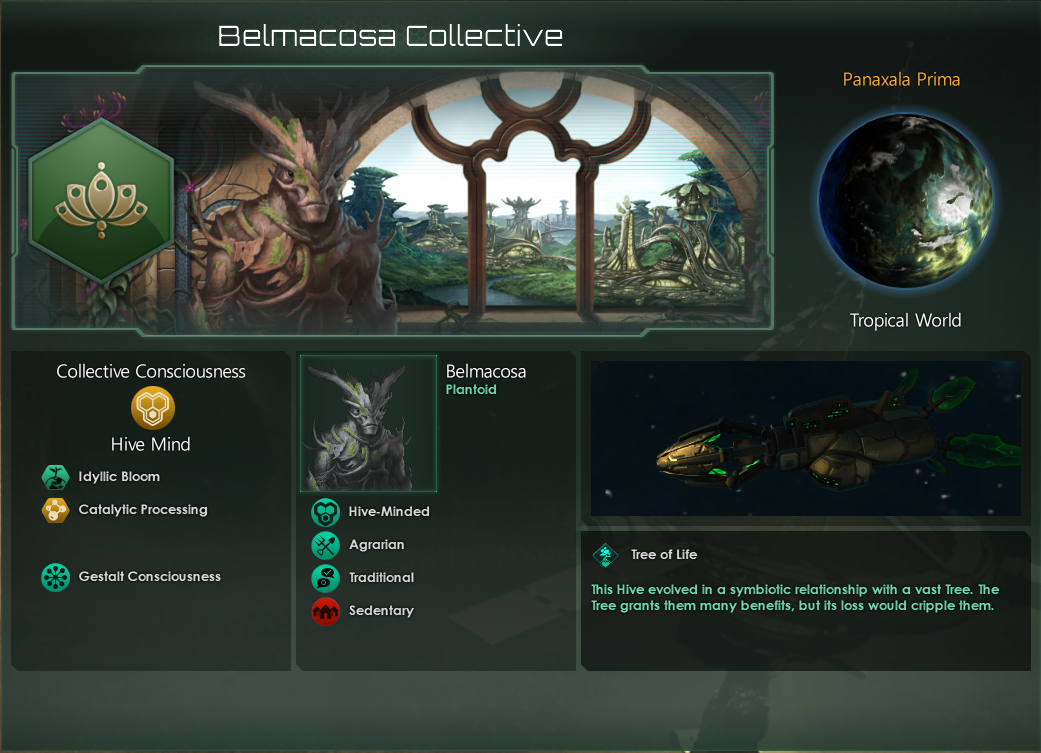Viewport: 1041px width, 753px height.
Task: Show the Gestalt Consciousness ethic
Action: pos(54,577)
